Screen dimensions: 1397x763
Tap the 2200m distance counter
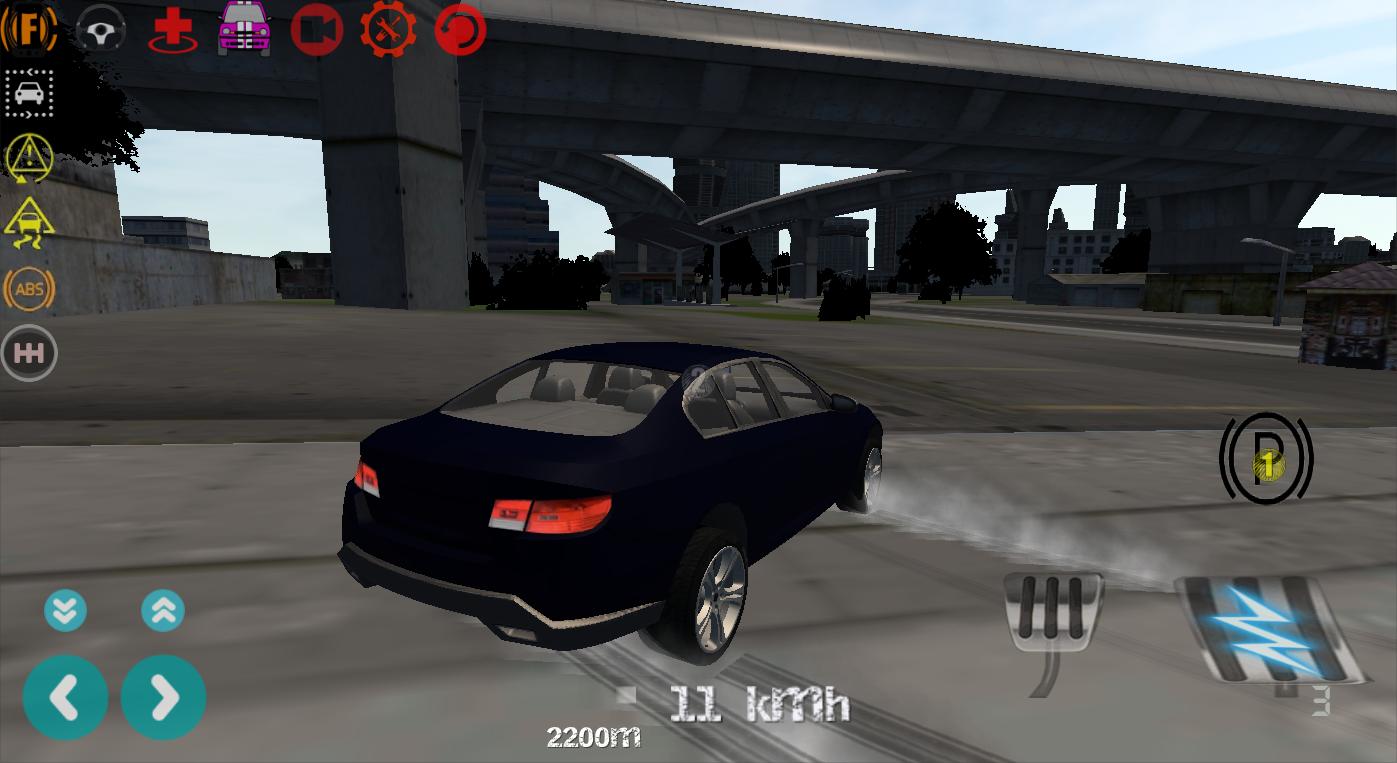593,737
